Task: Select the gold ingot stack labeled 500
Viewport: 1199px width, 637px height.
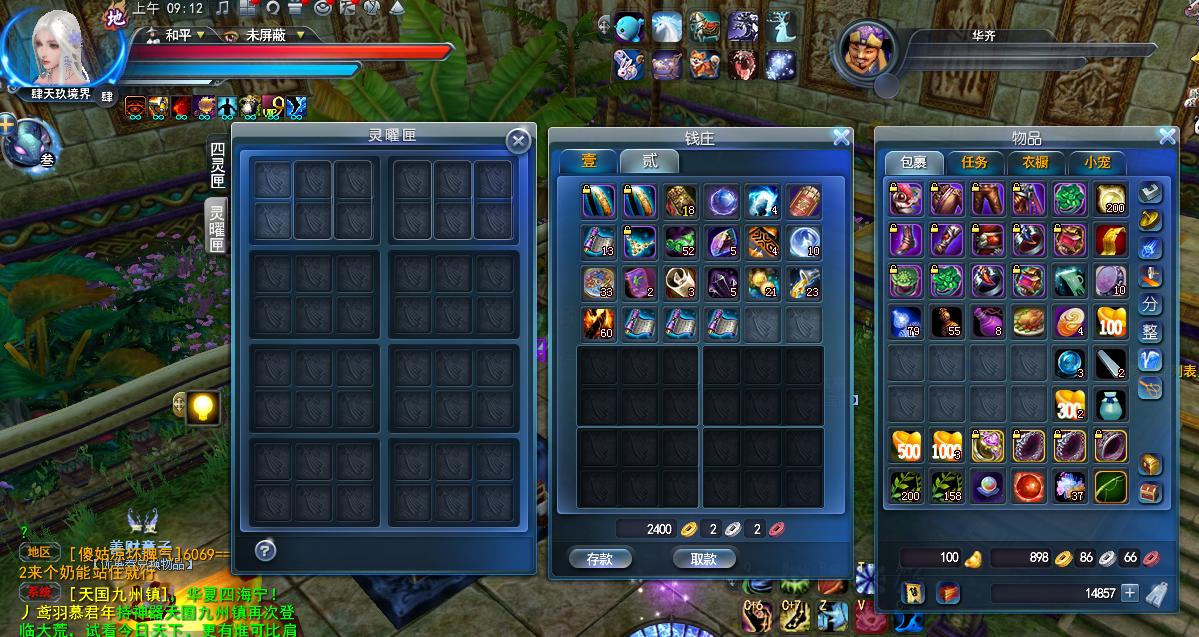Action: [x=906, y=445]
